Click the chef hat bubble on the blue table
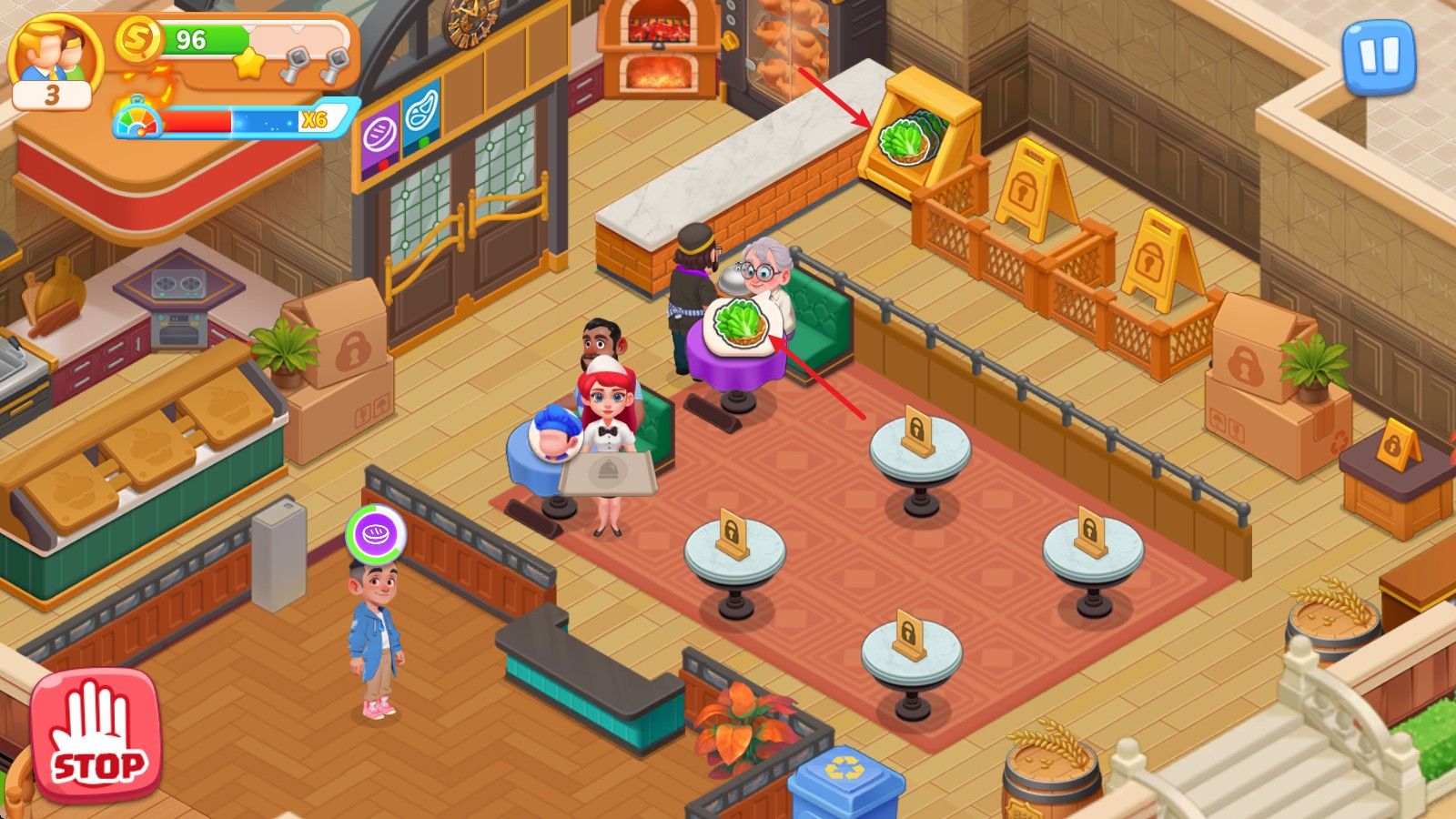Screen dimensions: 1456x819 [556, 436]
